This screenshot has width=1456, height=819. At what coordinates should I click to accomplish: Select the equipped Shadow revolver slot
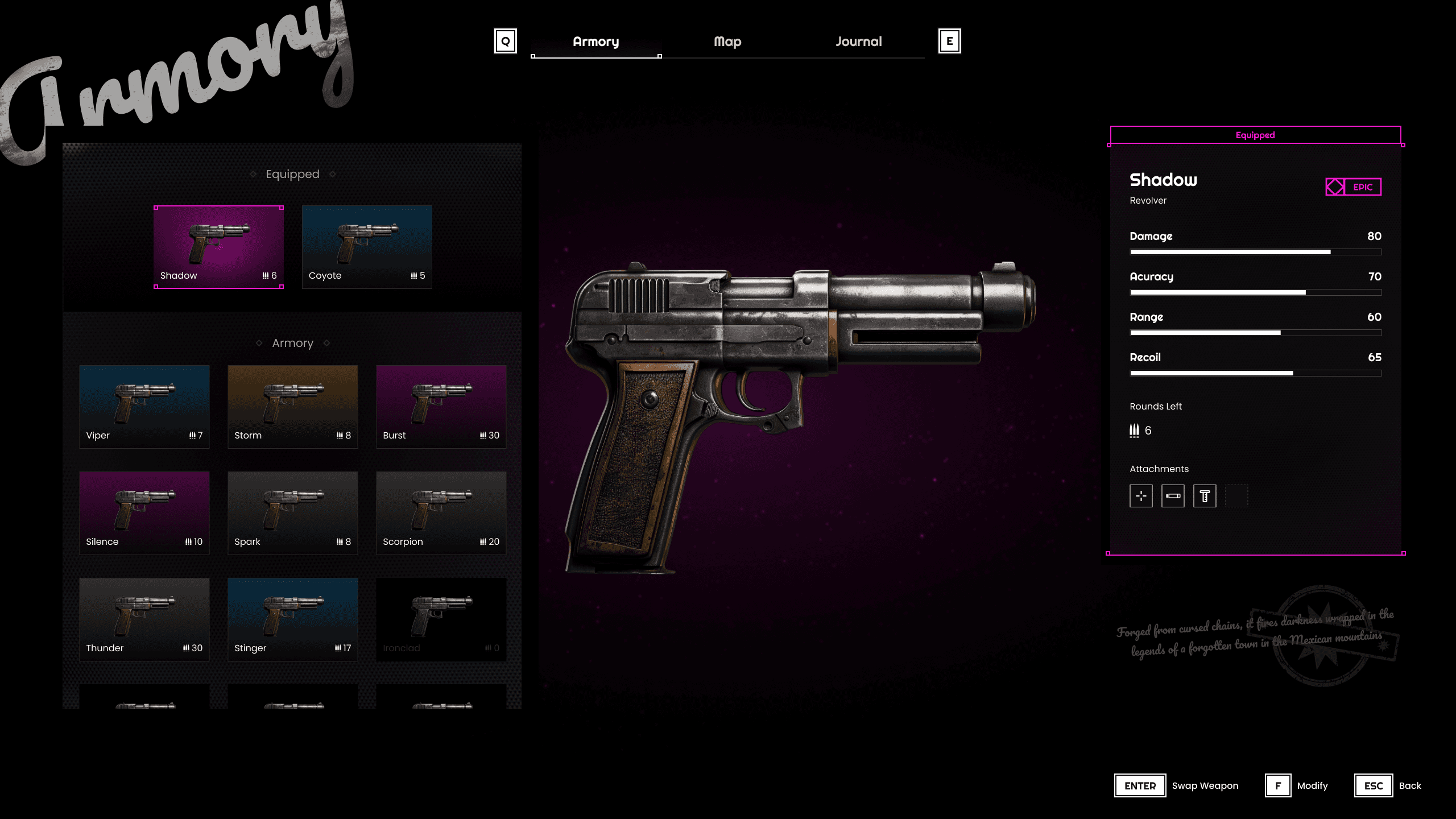tap(218, 247)
